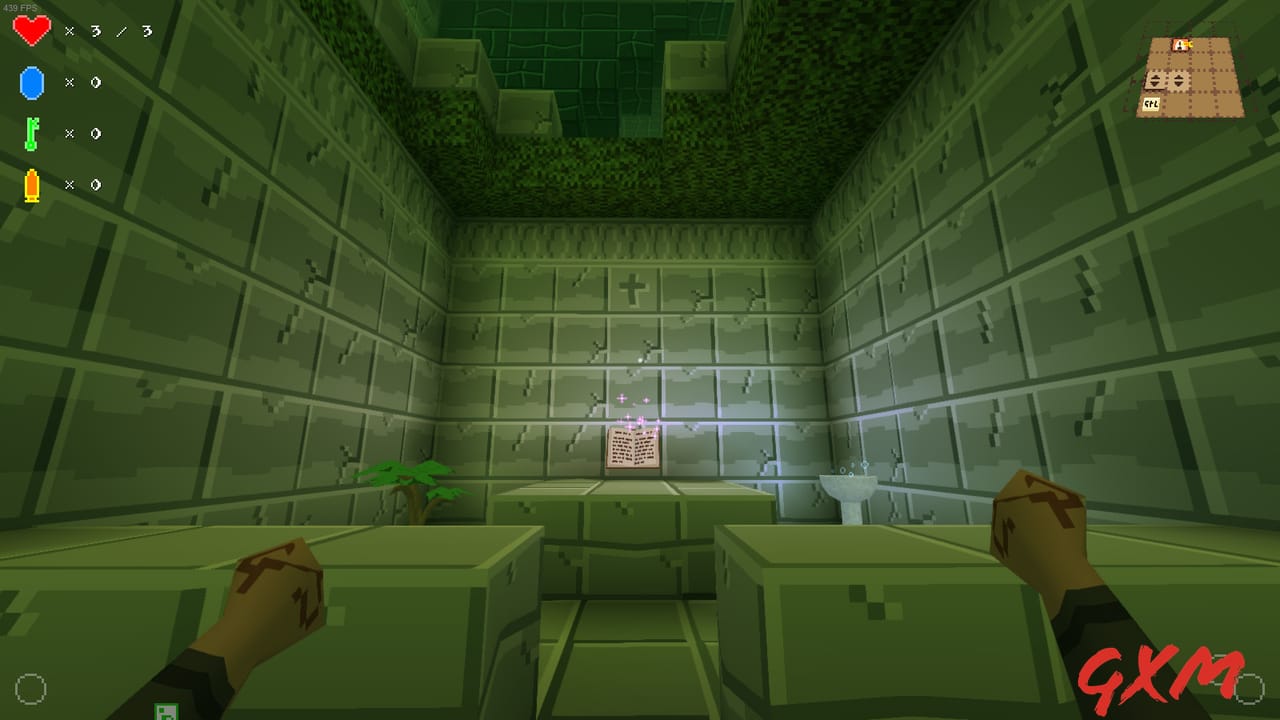Select the yellow bullet ammo icon
The width and height of the screenshot is (1280, 720).
click(33, 184)
